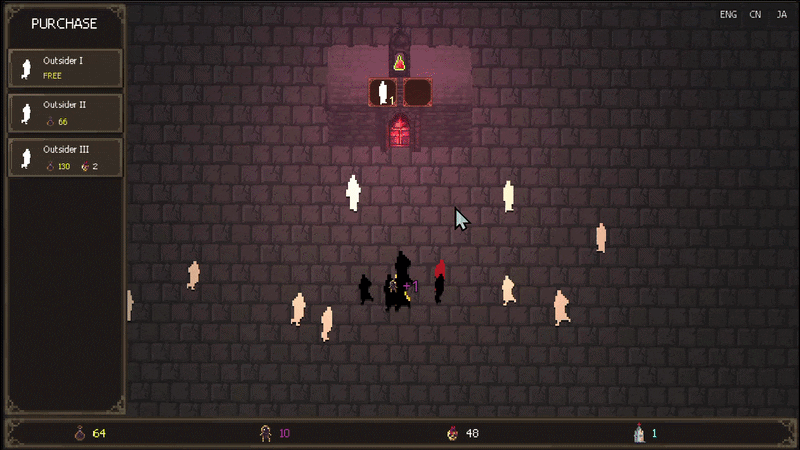Select Outsider III in purchase list
Viewport: 800px width, 450px height.
click(x=66, y=158)
